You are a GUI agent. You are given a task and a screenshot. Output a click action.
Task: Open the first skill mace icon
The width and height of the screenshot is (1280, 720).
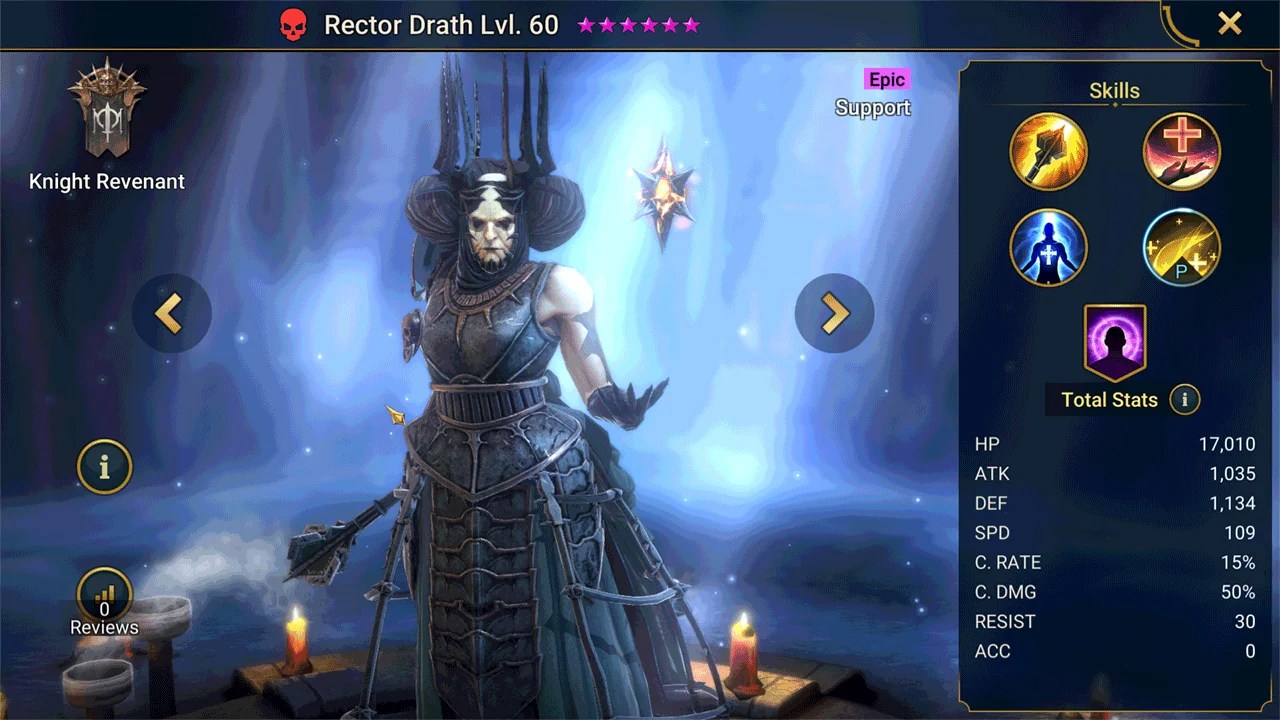coord(1048,151)
